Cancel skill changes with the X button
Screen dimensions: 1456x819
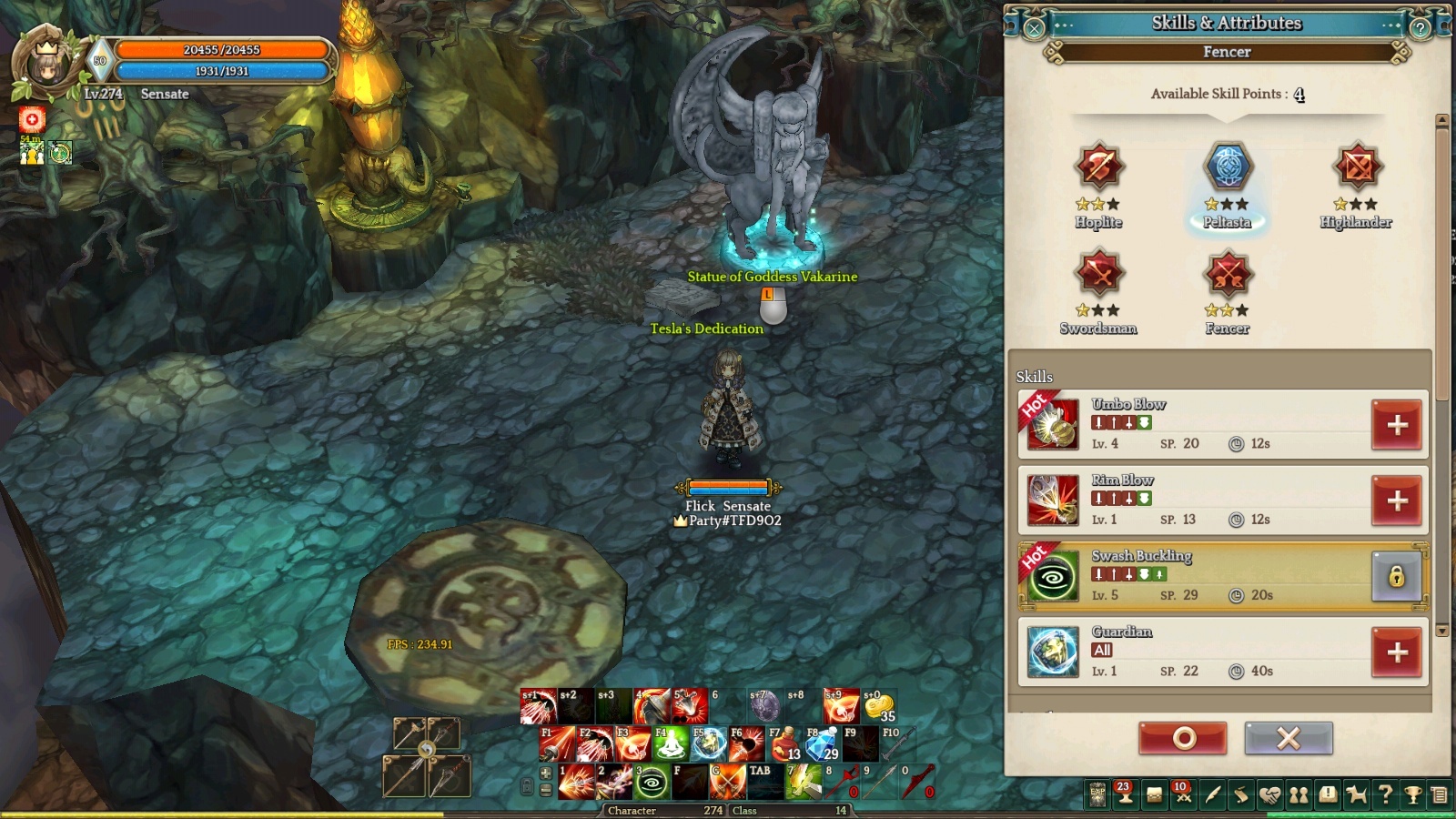(1289, 738)
